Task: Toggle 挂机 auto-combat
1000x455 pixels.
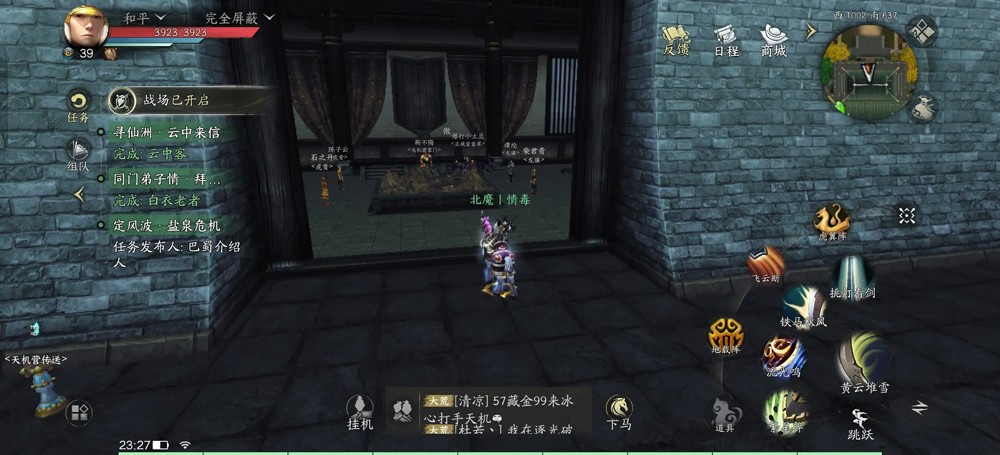Action: point(359,411)
